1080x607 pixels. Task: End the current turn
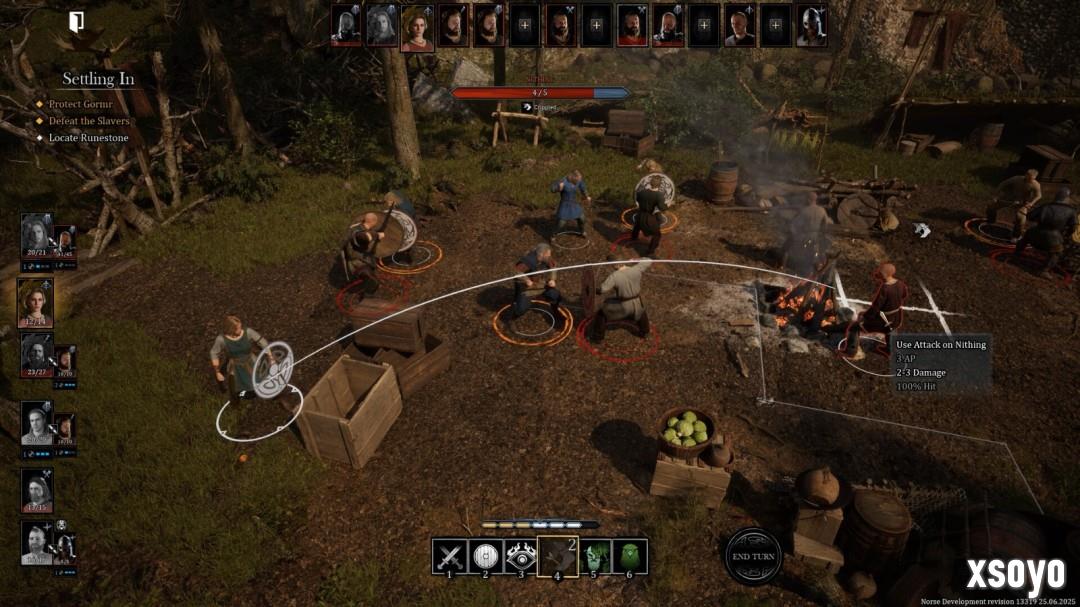point(753,556)
